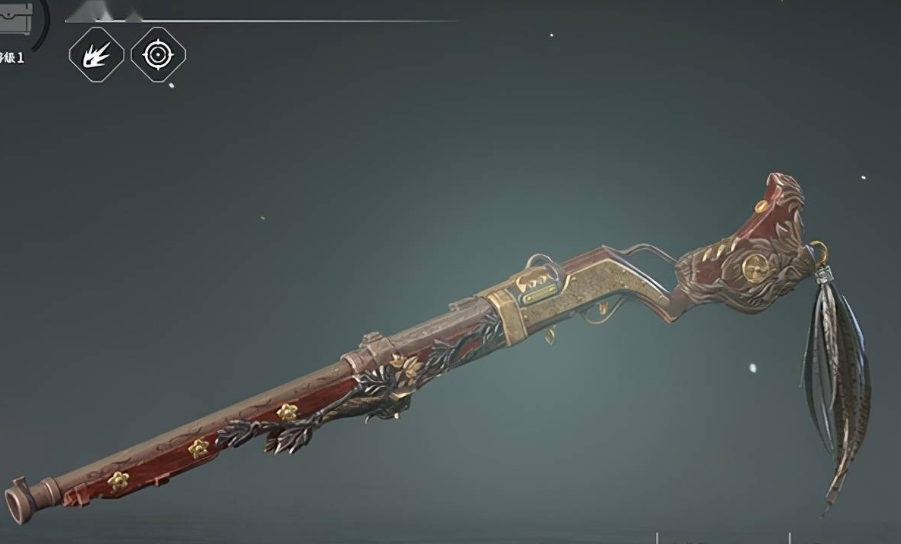
Task: Open the treasure chest icon
Action: click(15, 17)
